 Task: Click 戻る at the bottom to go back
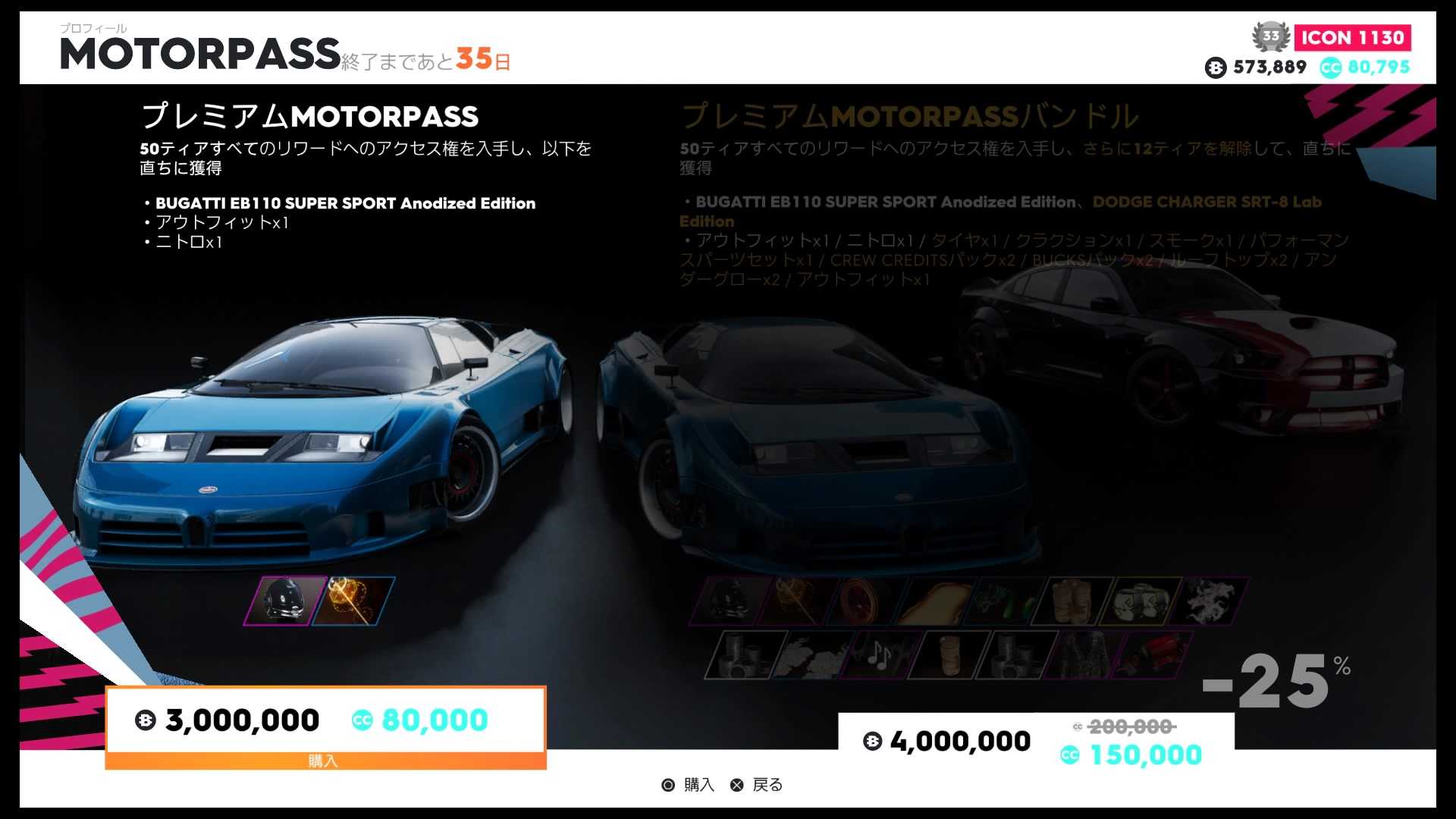tap(768, 785)
